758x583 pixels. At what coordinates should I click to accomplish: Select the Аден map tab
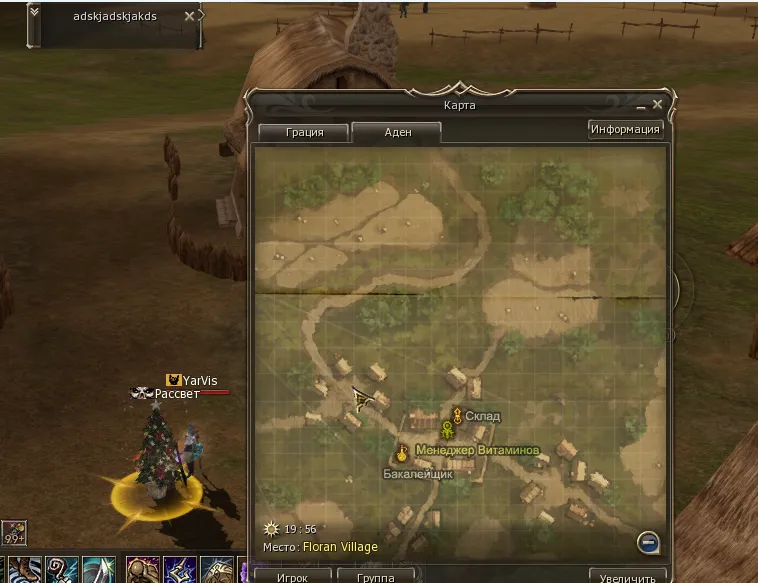point(397,132)
